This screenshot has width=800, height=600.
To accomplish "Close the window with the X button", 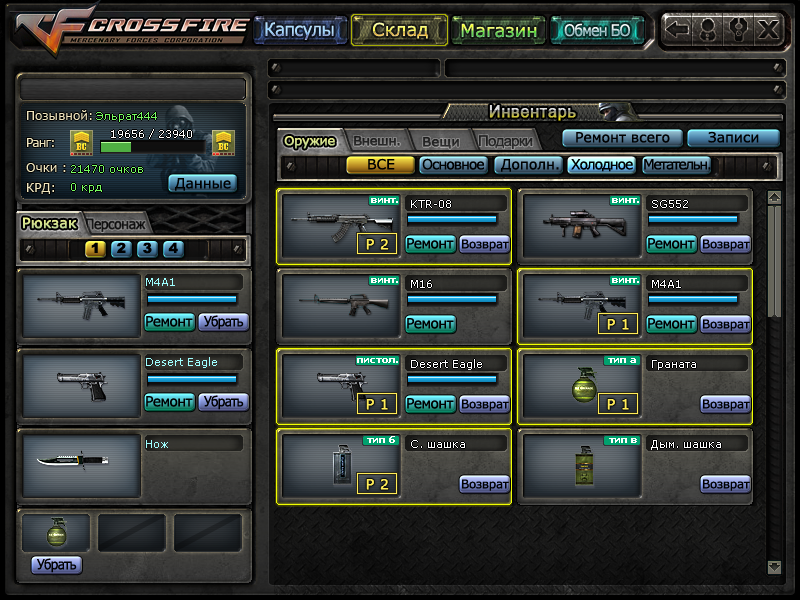I will tap(768, 29).
